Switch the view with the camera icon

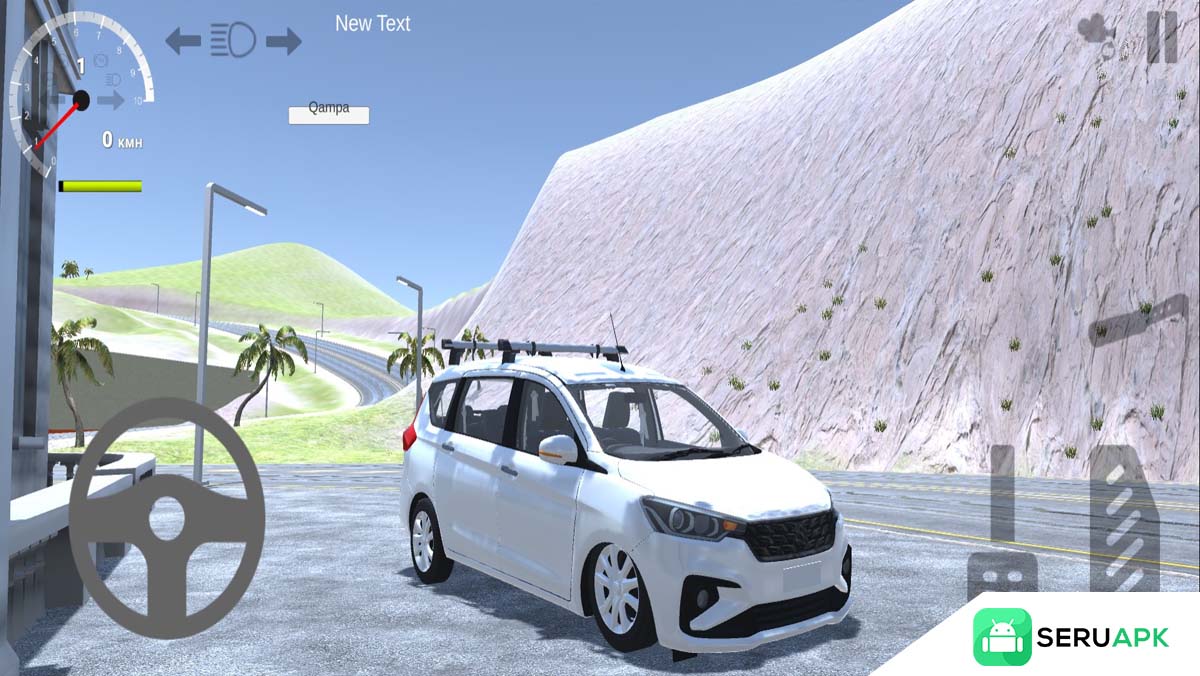tap(1097, 30)
